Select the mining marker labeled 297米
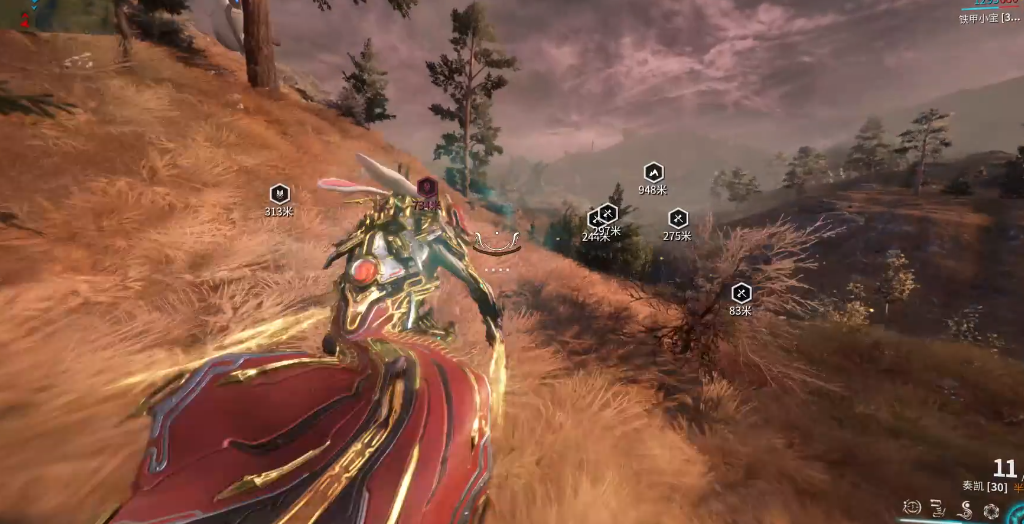Screen dimensions: 1024x524 click(x=607, y=213)
